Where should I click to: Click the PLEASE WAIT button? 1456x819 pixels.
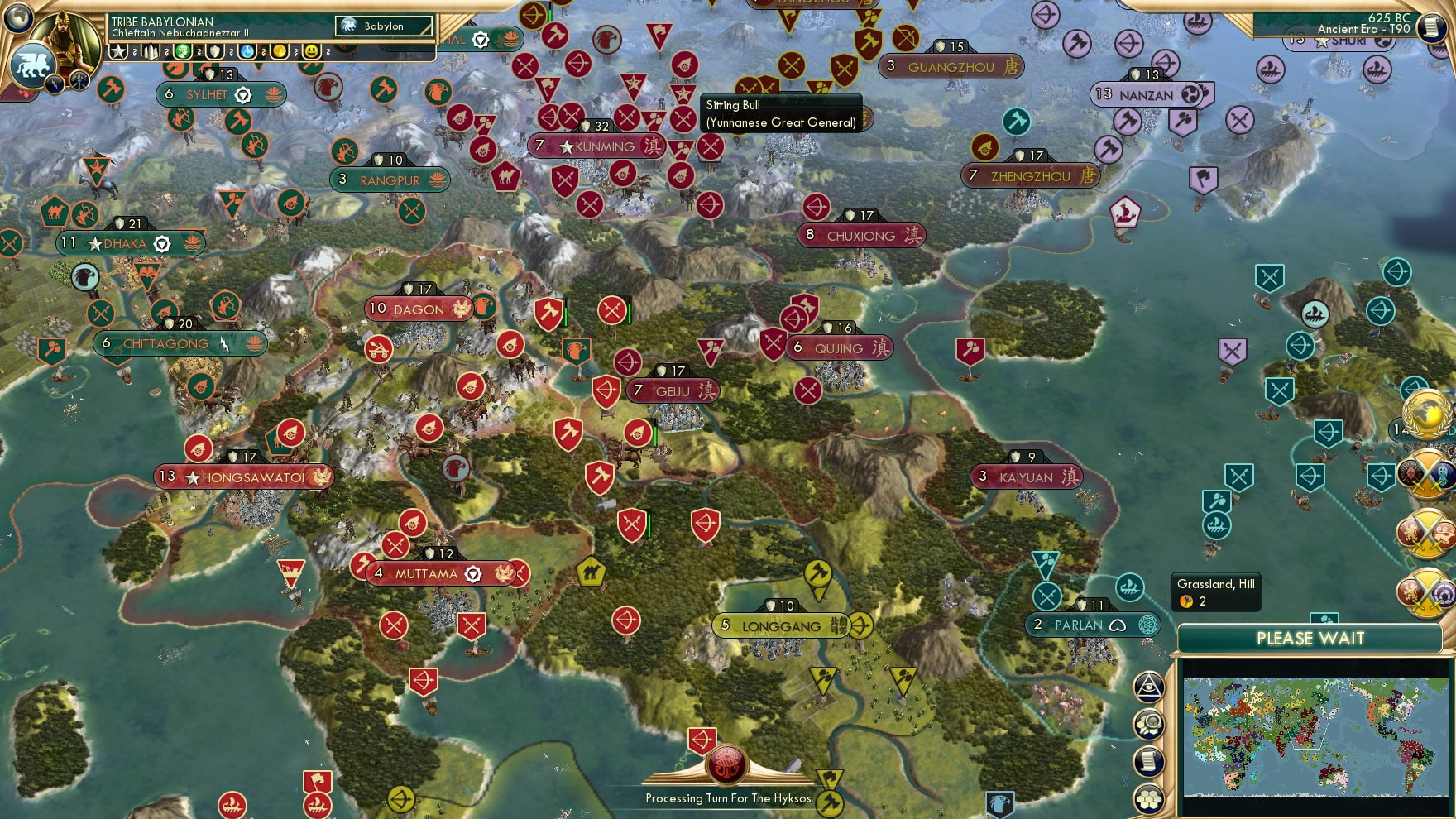click(x=1310, y=639)
